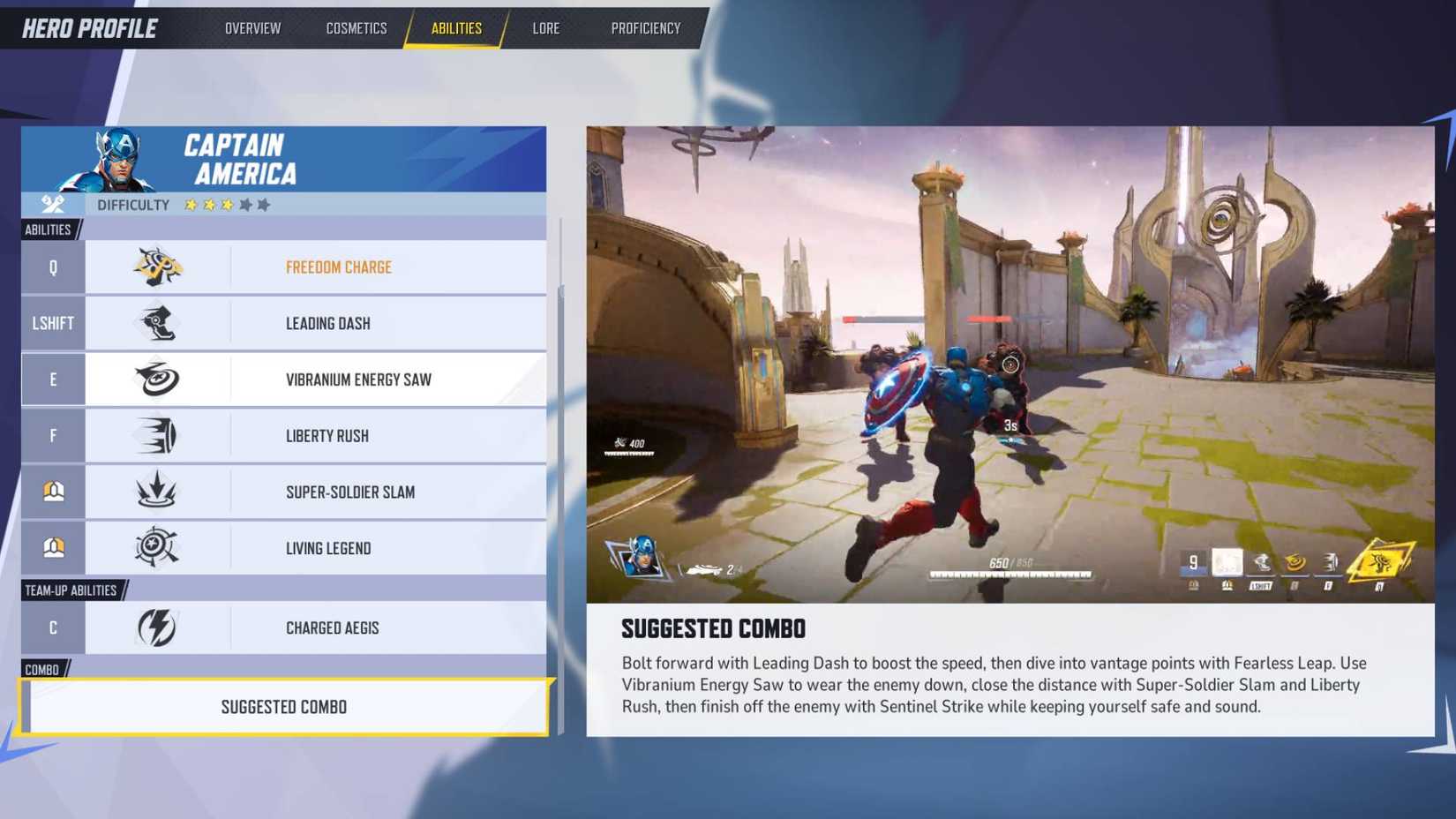
Task: Click the crossed-tools difficulty icon
Action: tap(52, 204)
